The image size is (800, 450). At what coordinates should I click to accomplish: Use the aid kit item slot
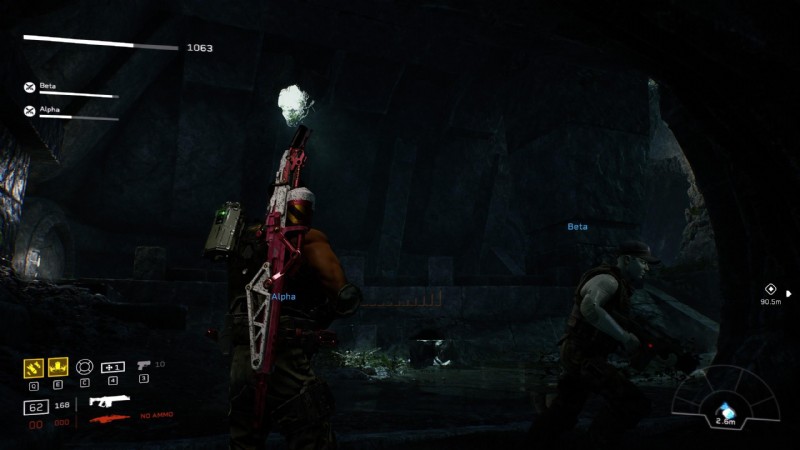point(113,367)
